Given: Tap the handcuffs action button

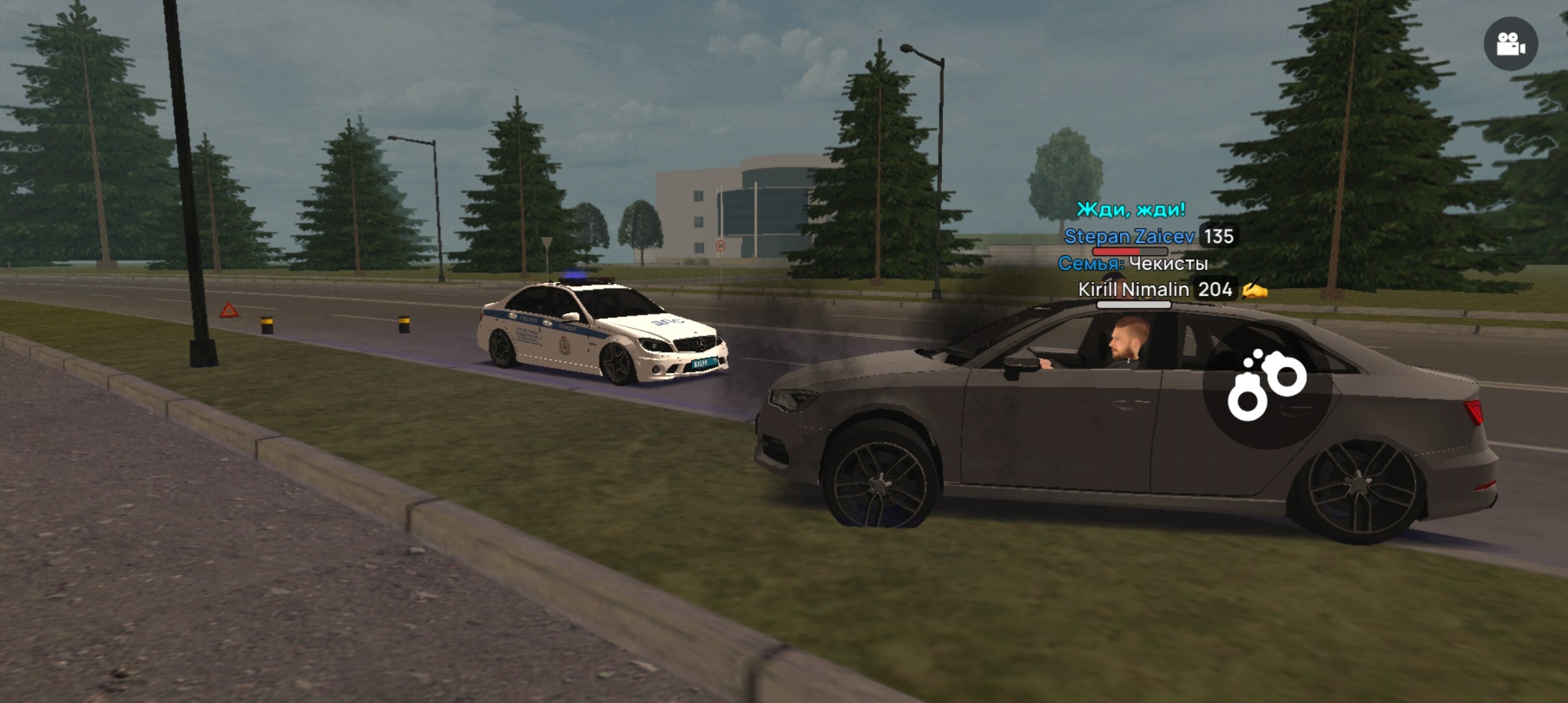Looking at the screenshot, I should tap(1267, 385).
